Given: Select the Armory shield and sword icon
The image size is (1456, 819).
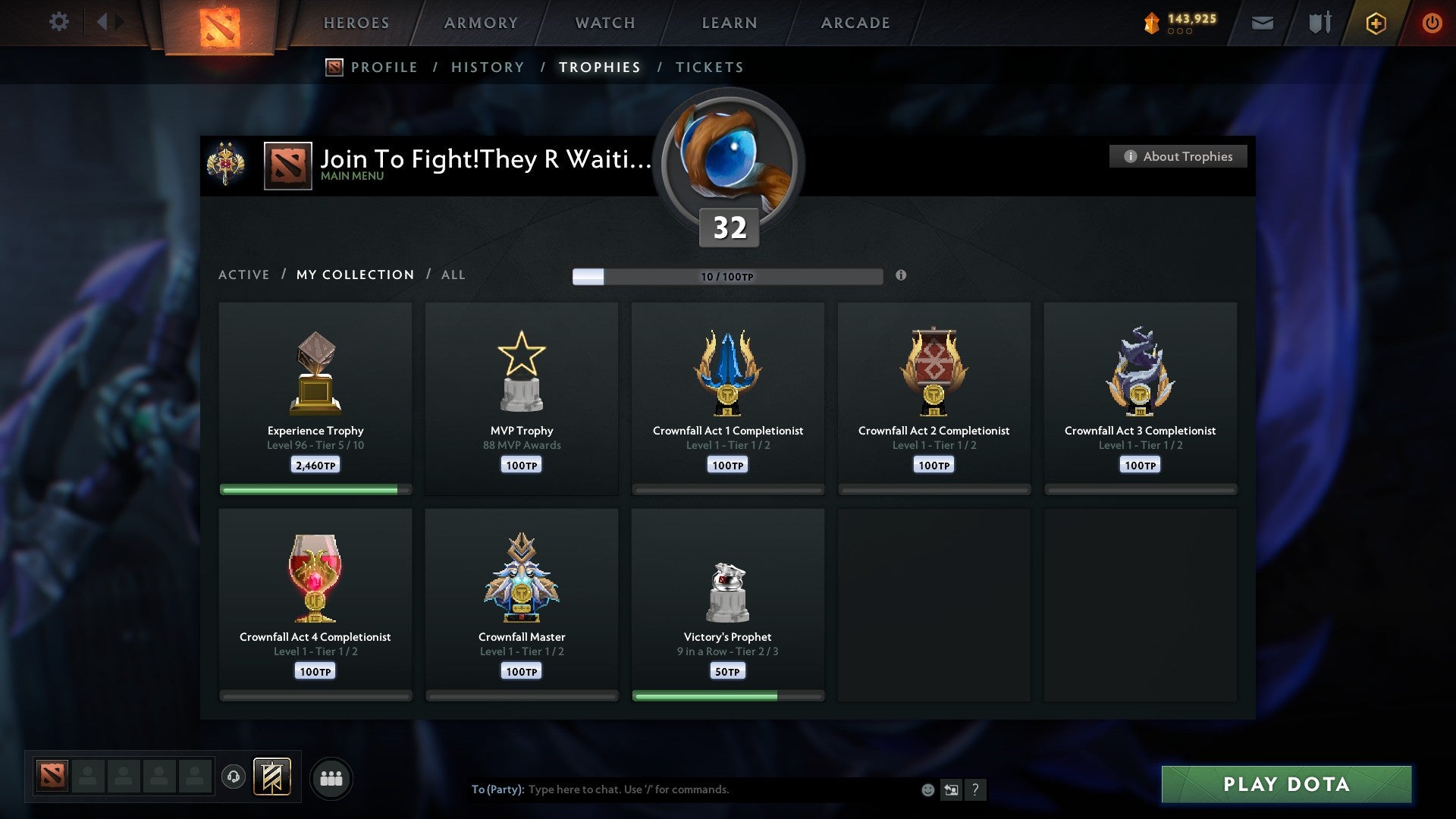Looking at the screenshot, I should click(1319, 23).
